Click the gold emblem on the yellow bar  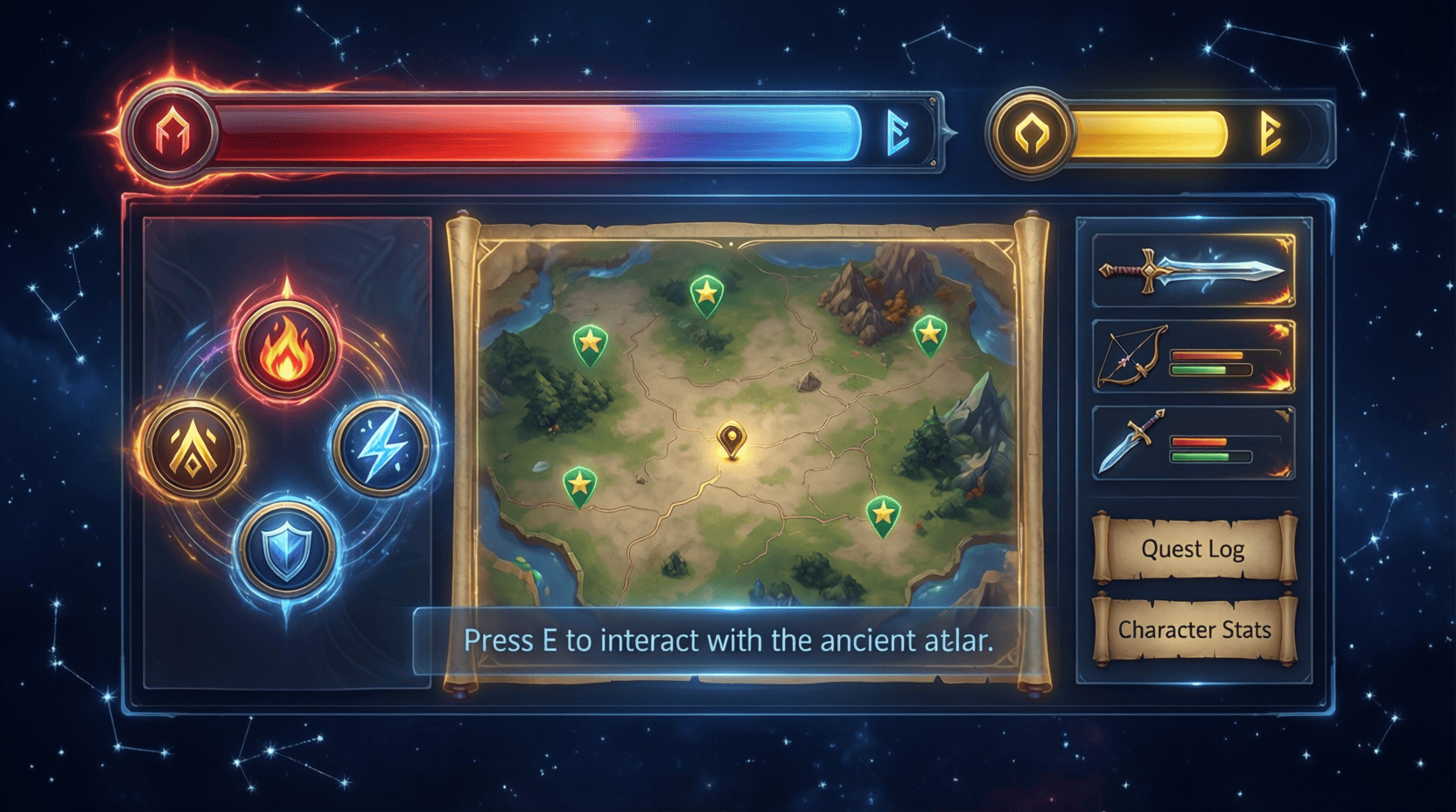tap(1032, 134)
